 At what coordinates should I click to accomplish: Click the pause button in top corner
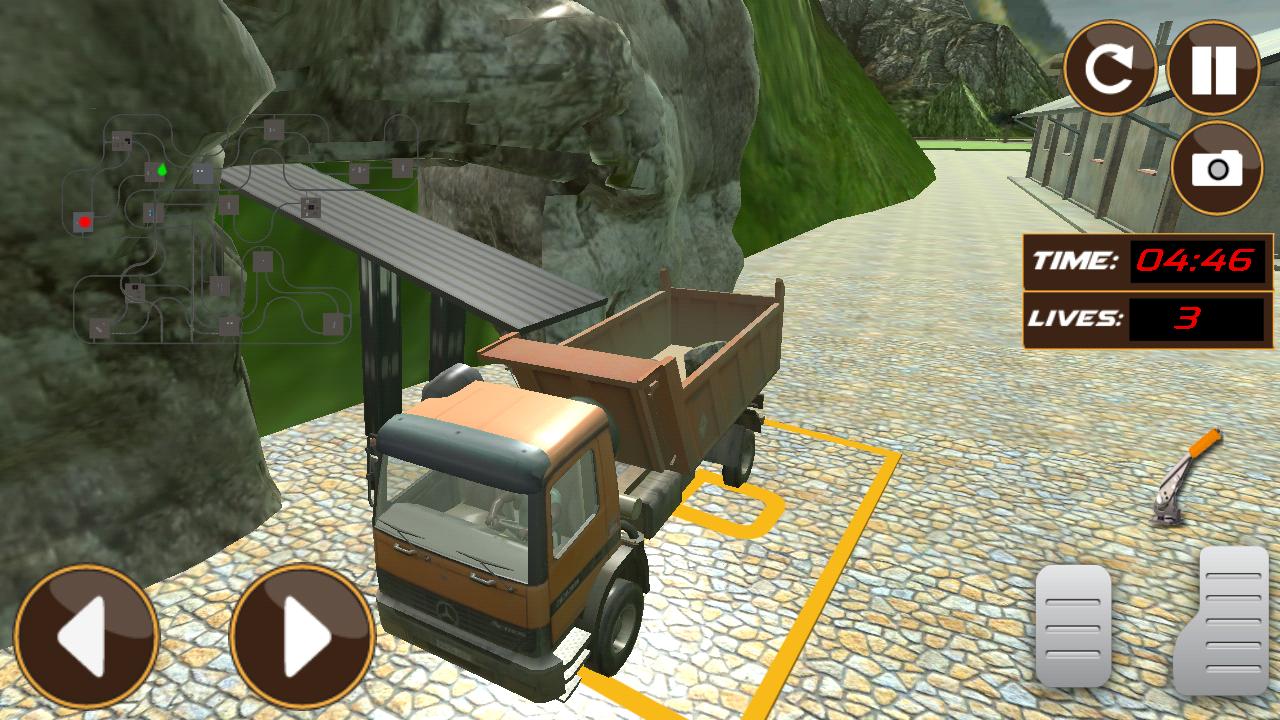[1212, 67]
